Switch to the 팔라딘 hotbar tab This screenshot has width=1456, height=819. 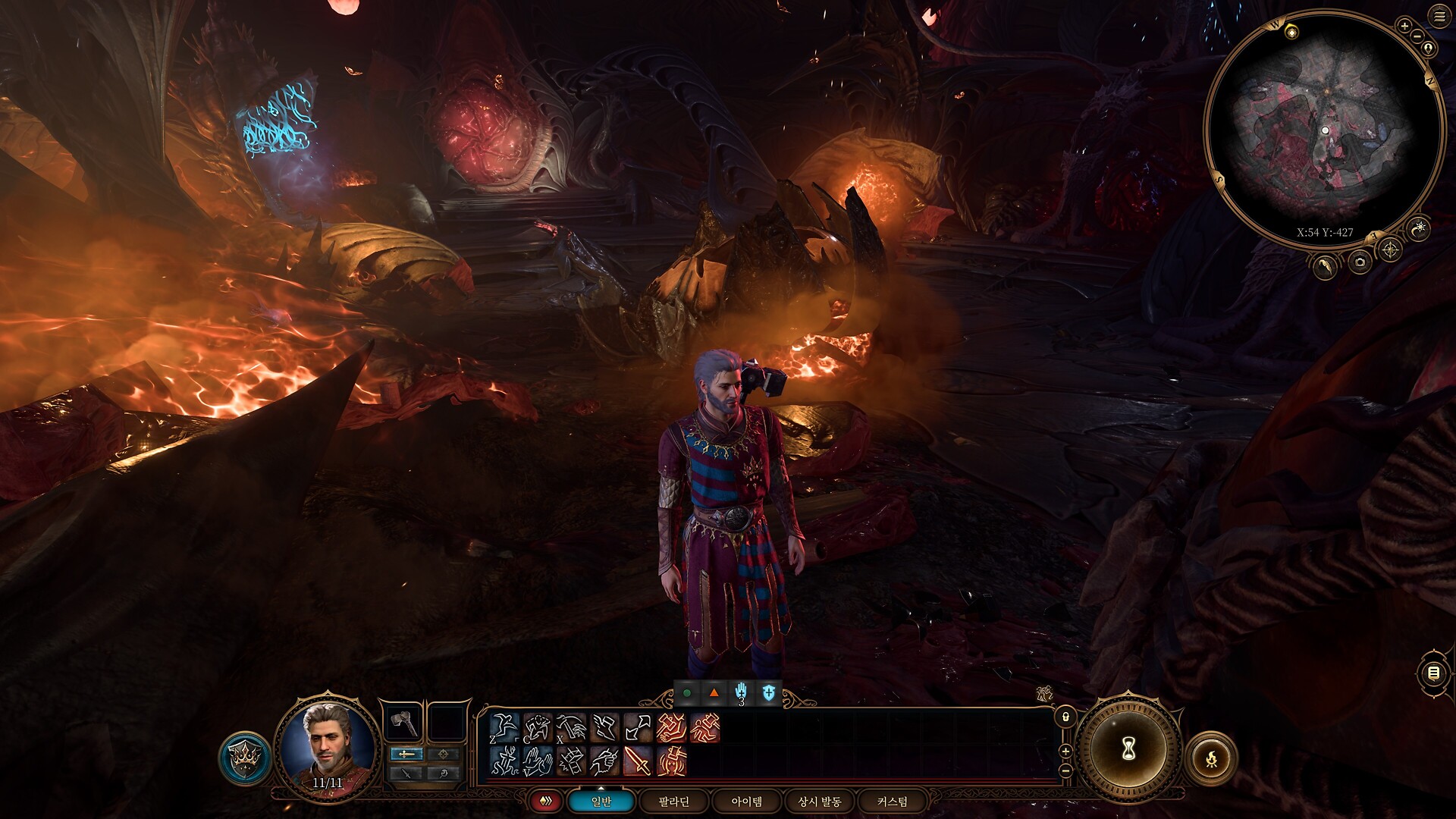[674, 801]
